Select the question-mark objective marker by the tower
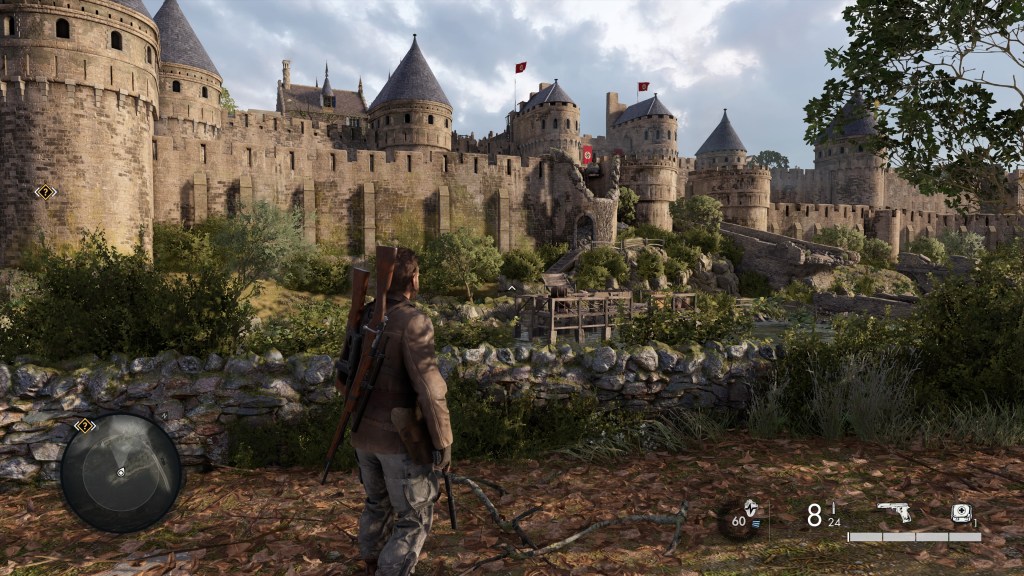The height and width of the screenshot is (576, 1024). pos(45,191)
